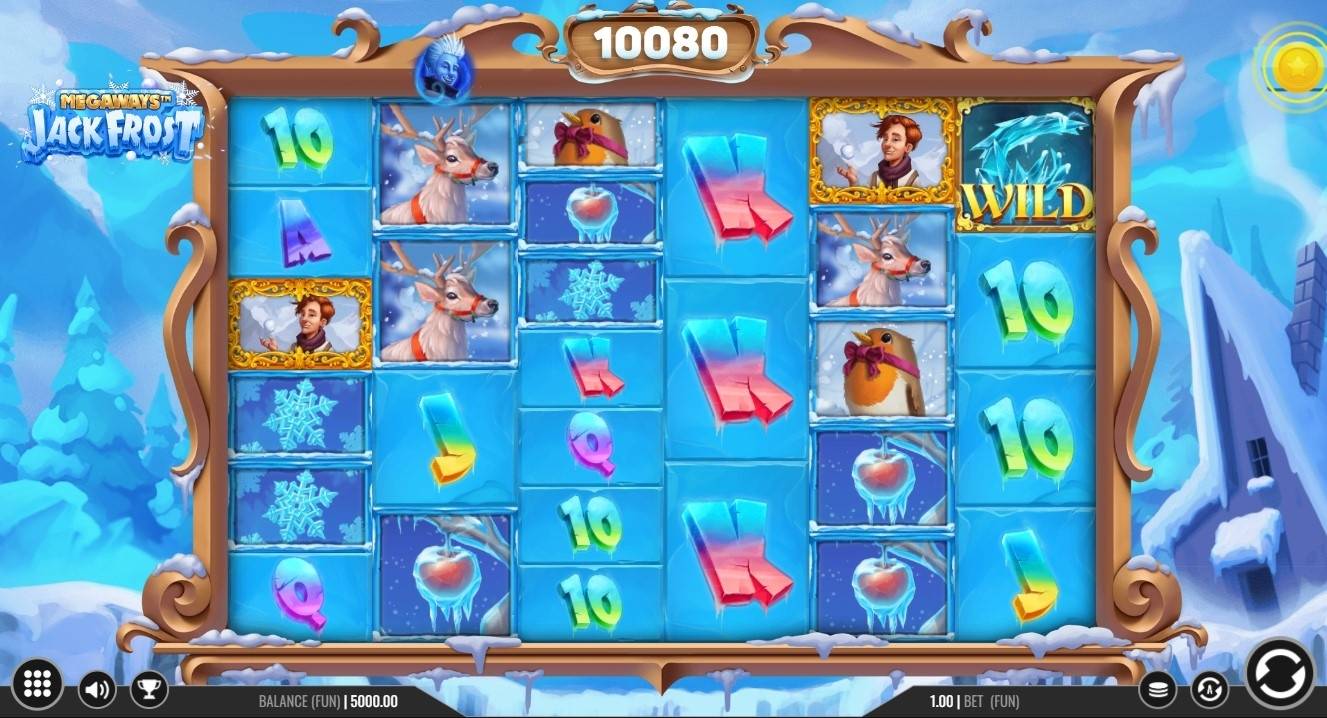The image size is (1327, 718).
Task: Open the grid menu button
Action: [37, 684]
